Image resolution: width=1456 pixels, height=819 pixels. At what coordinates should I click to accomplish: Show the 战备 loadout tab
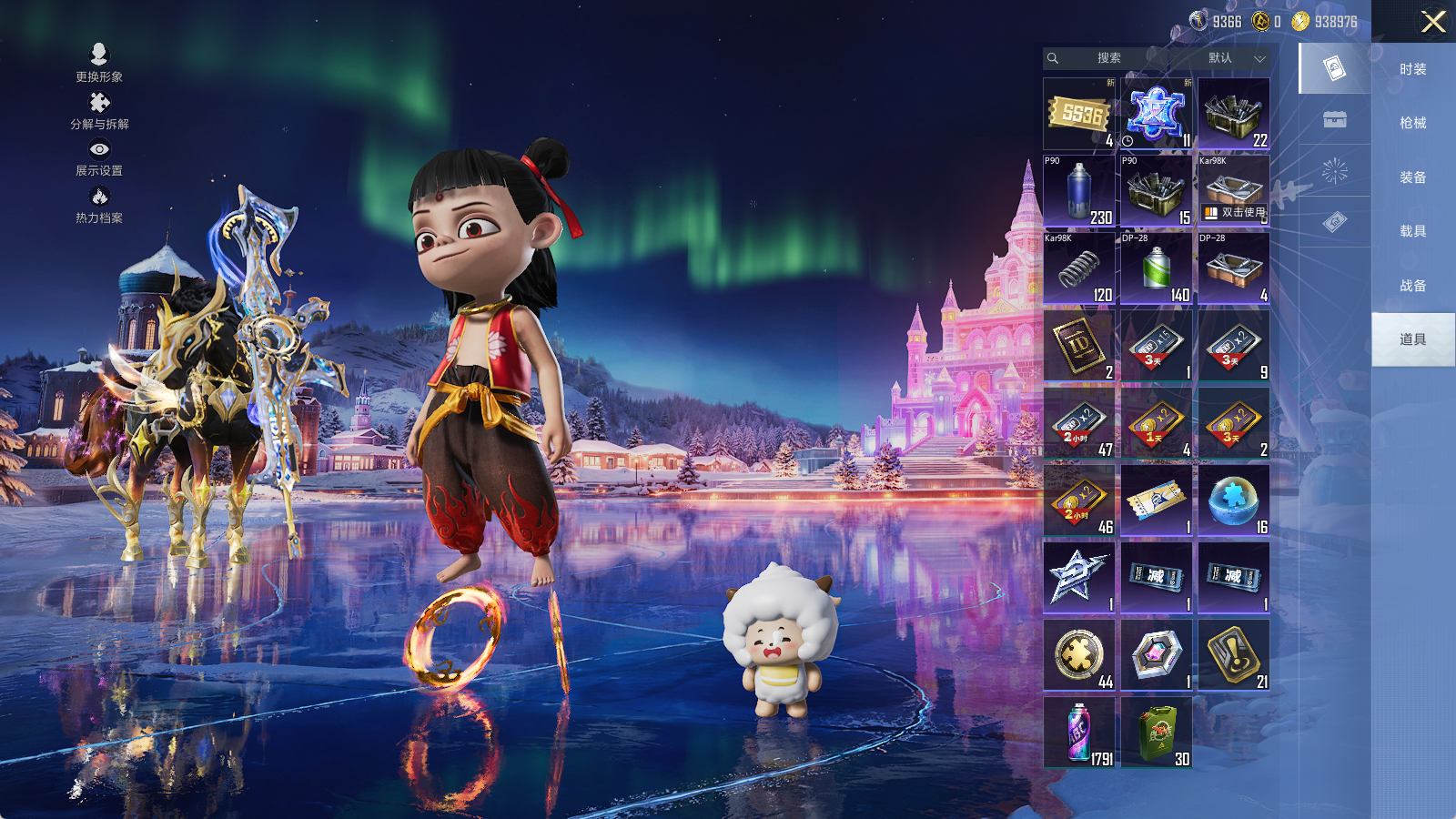pyautogui.click(x=1412, y=286)
